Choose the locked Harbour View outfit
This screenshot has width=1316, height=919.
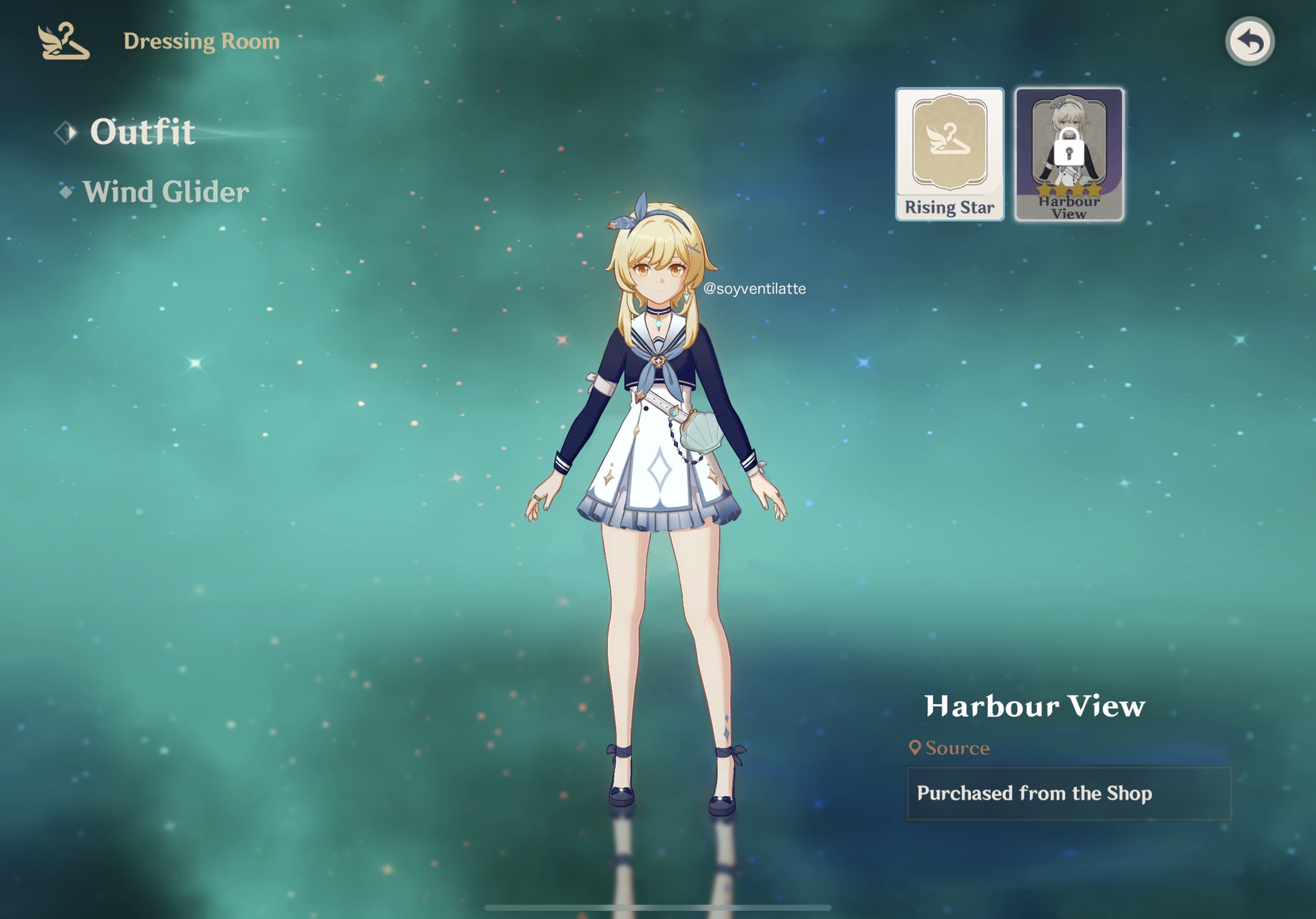[1069, 154]
